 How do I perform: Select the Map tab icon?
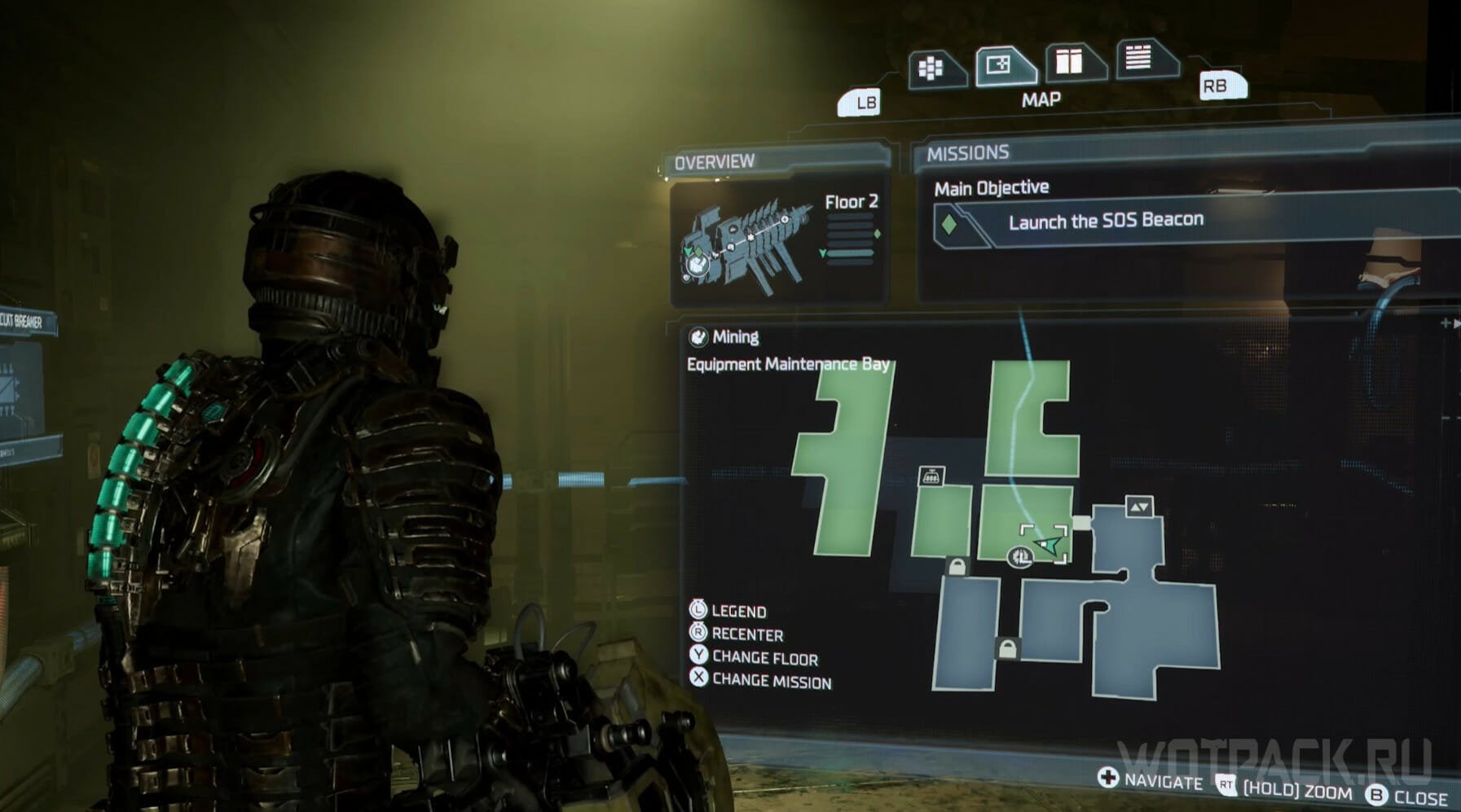[1001, 65]
